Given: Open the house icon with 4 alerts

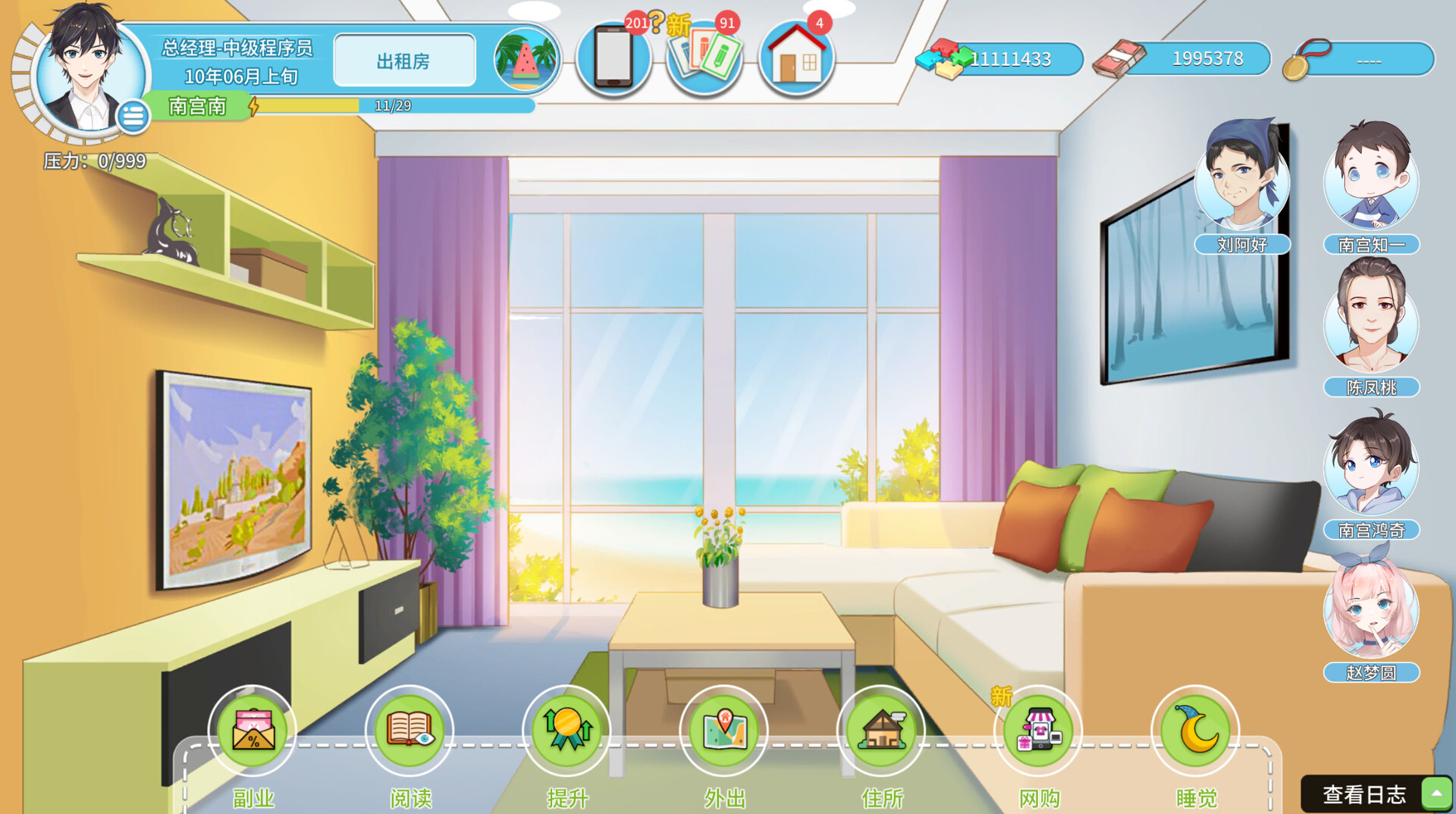Looking at the screenshot, I should [x=795, y=58].
